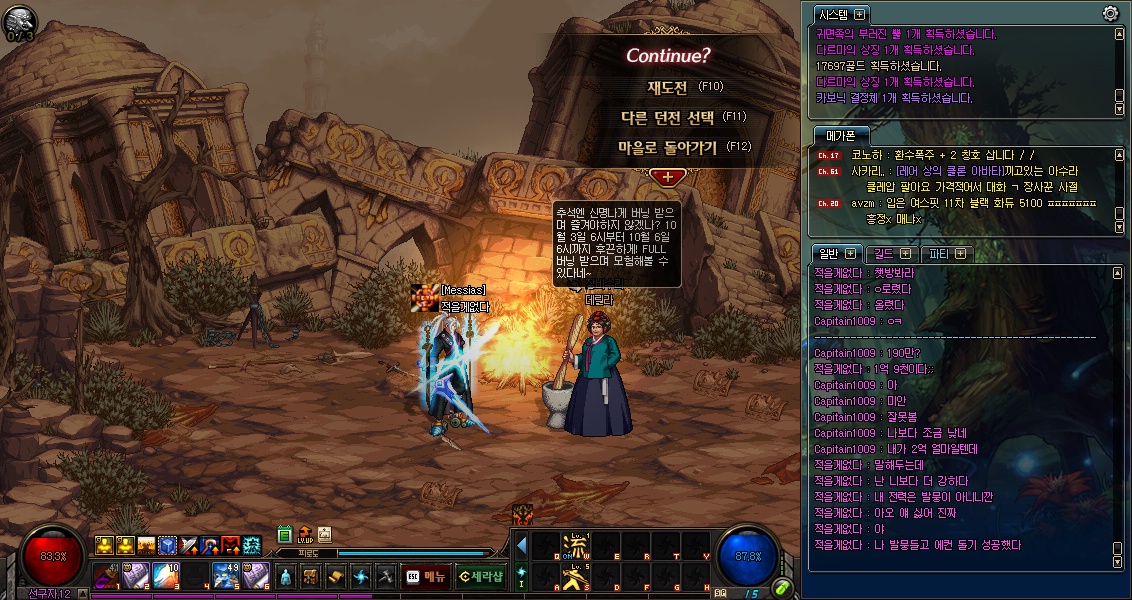Expand the Continue menu plus button

(x=667, y=176)
